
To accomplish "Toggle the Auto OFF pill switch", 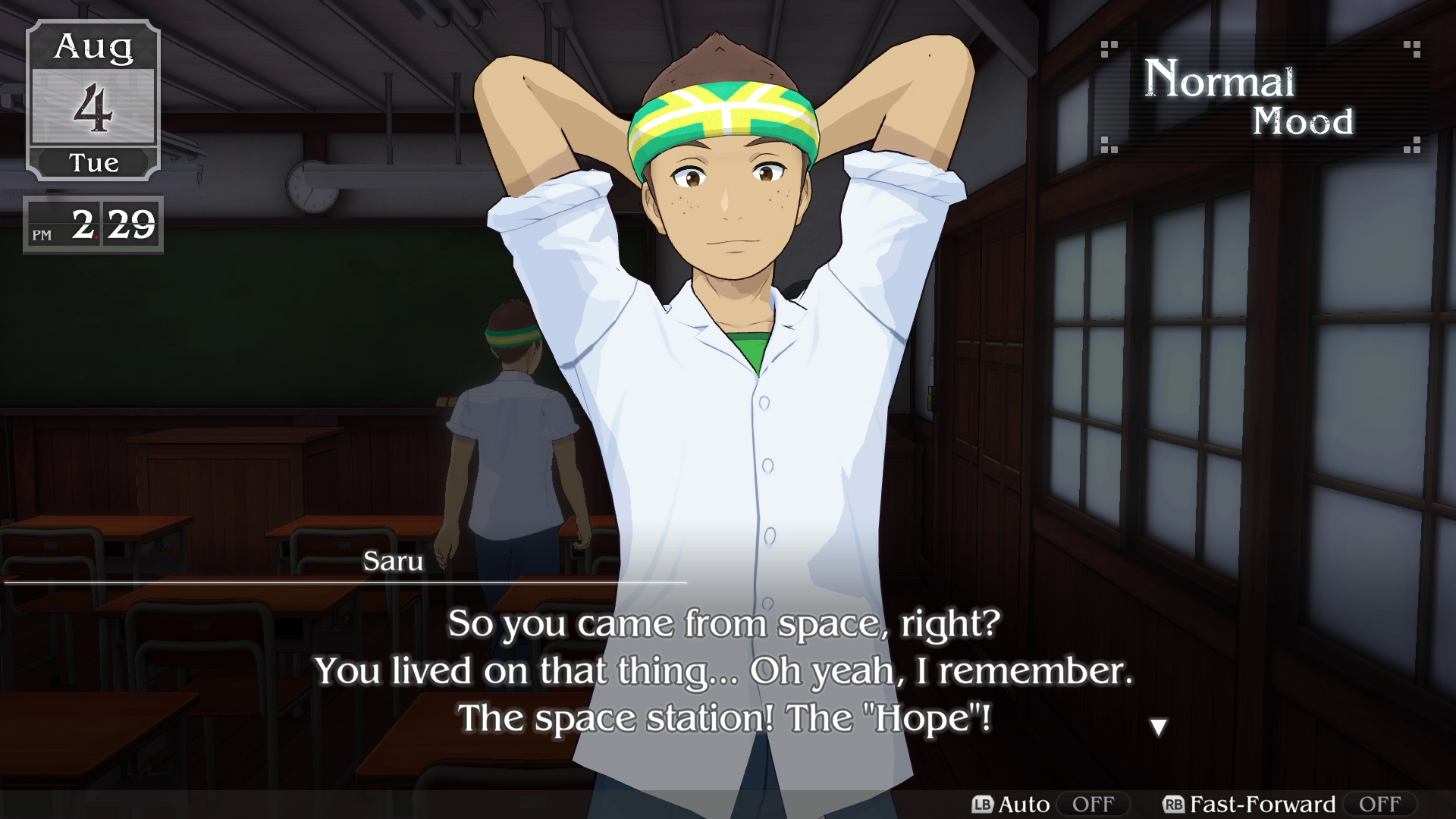I will pyautogui.click(x=1094, y=805).
